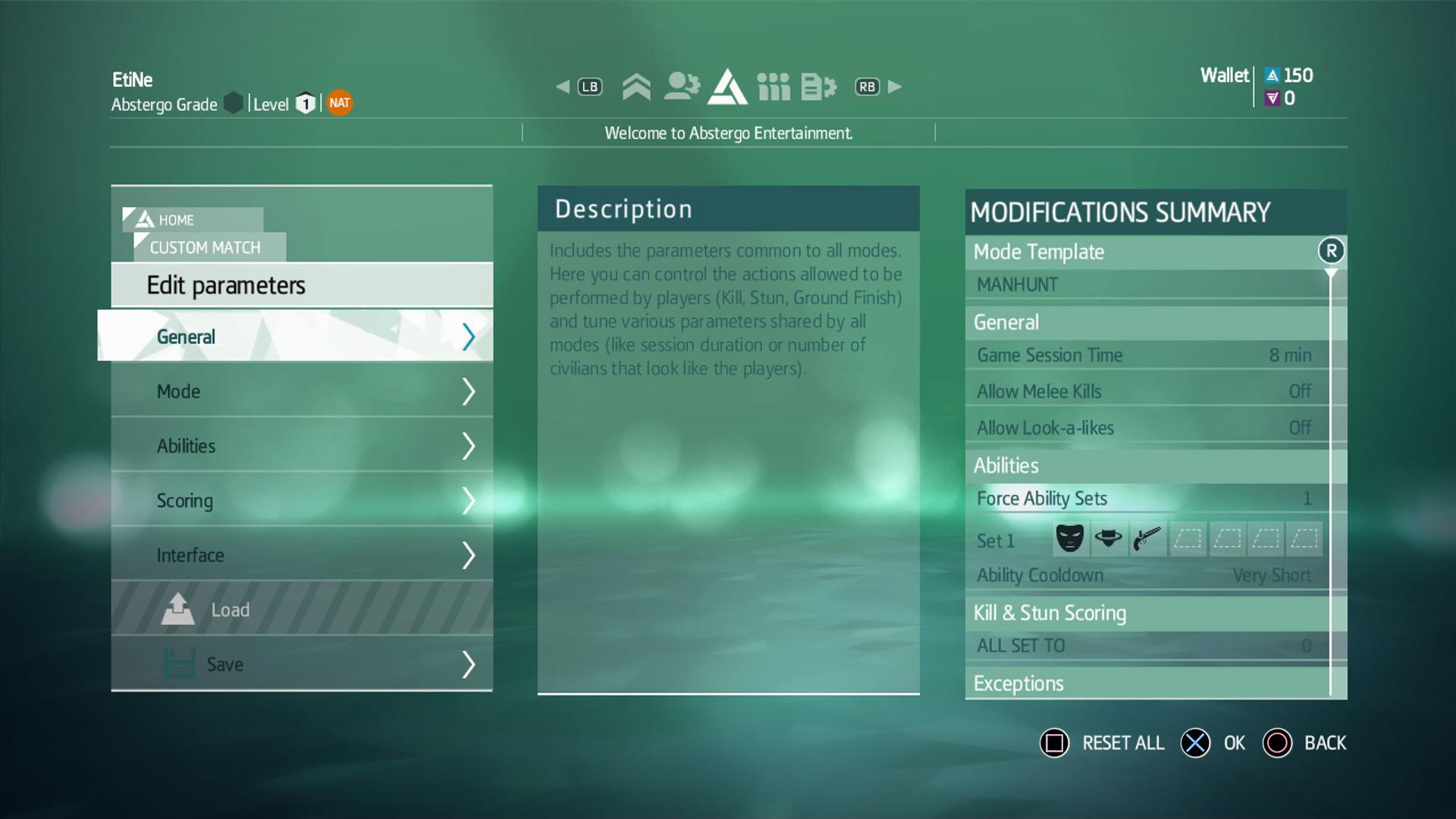Screen dimensions: 1456x819
Task: Select the Abstergo logo tab
Action: click(727, 86)
